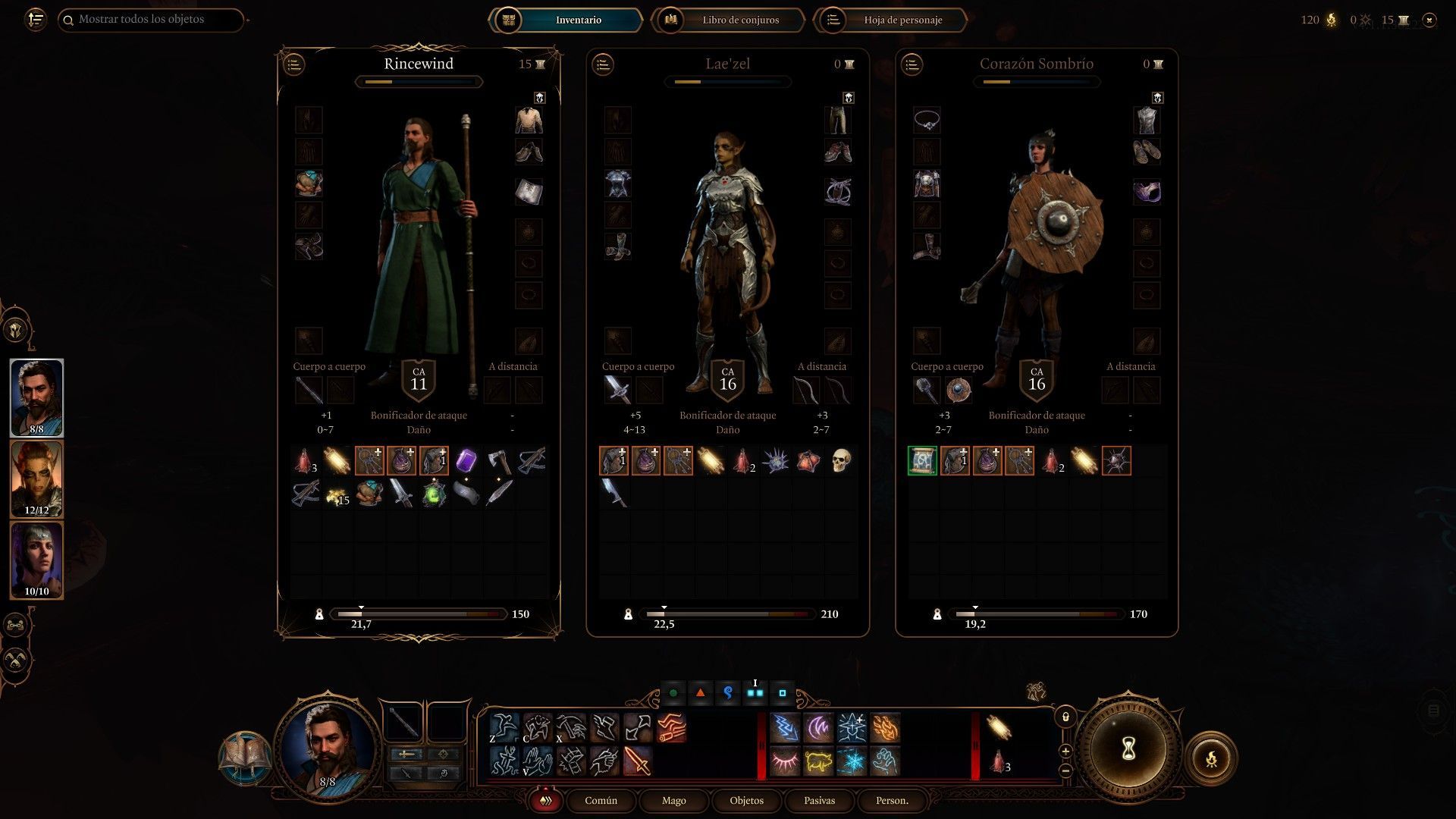Switch hotbar to the Común tab
This screenshot has height=819, width=1456.
tap(601, 800)
